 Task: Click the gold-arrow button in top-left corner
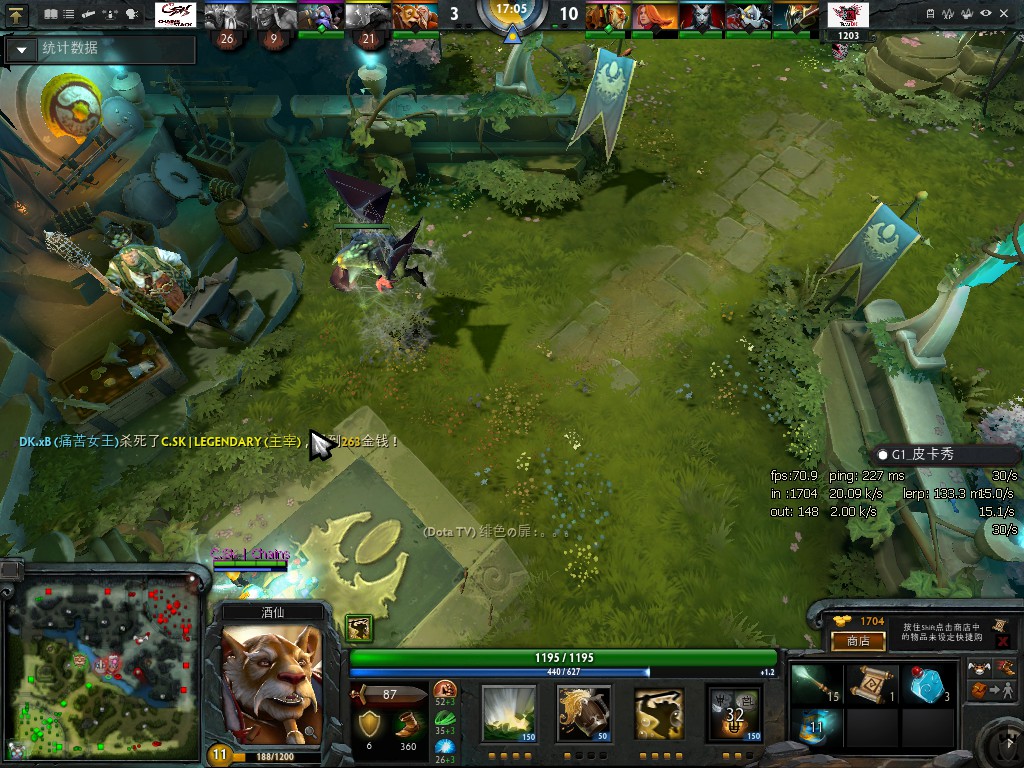[16, 15]
